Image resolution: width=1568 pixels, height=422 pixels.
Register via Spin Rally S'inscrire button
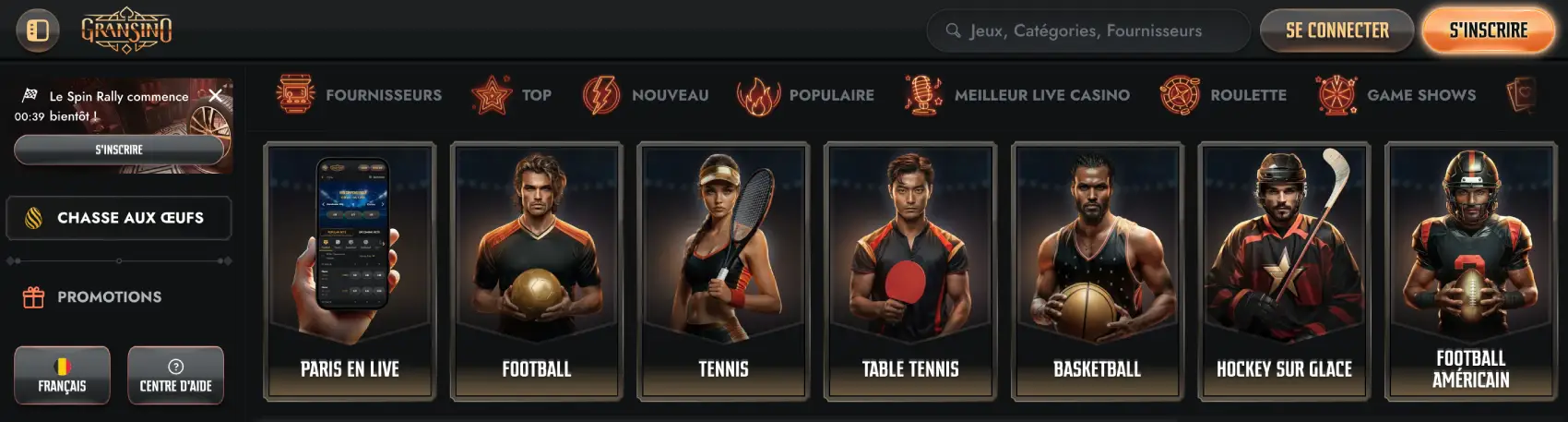[119, 150]
